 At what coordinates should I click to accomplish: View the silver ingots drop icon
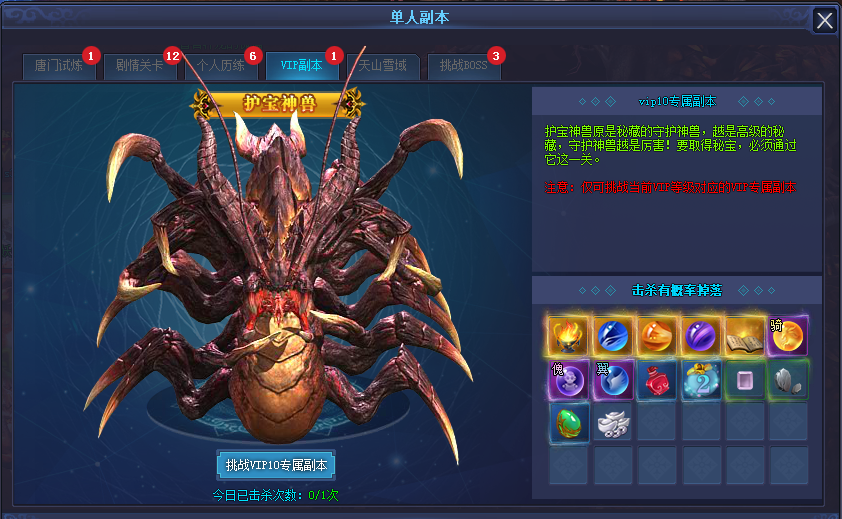pyautogui.click(x=612, y=424)
